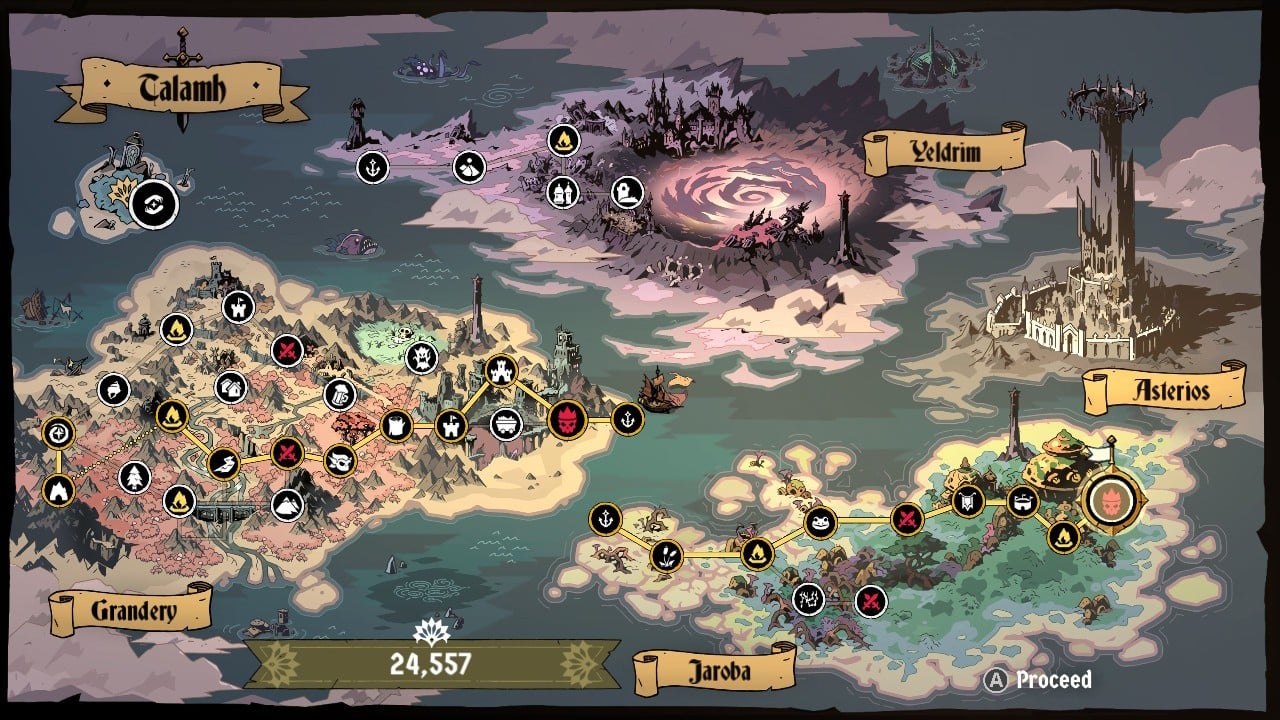This screenshot has width=1280, height=720.
Task: Click the Proceed button
Action: [x=1040, y=680]
